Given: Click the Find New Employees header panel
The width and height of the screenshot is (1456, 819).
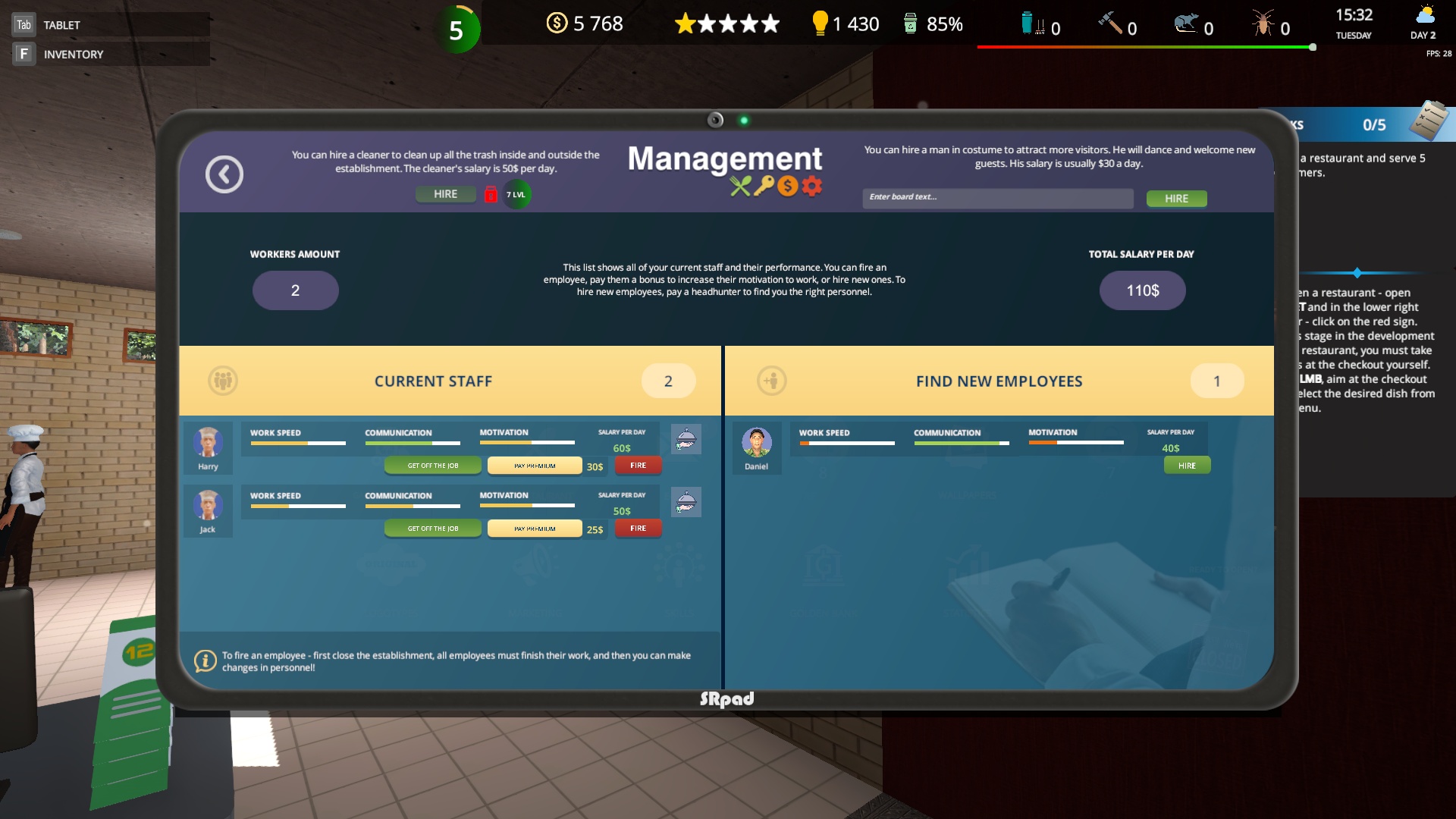Looking at the screenshot, I should pos(999,381).
